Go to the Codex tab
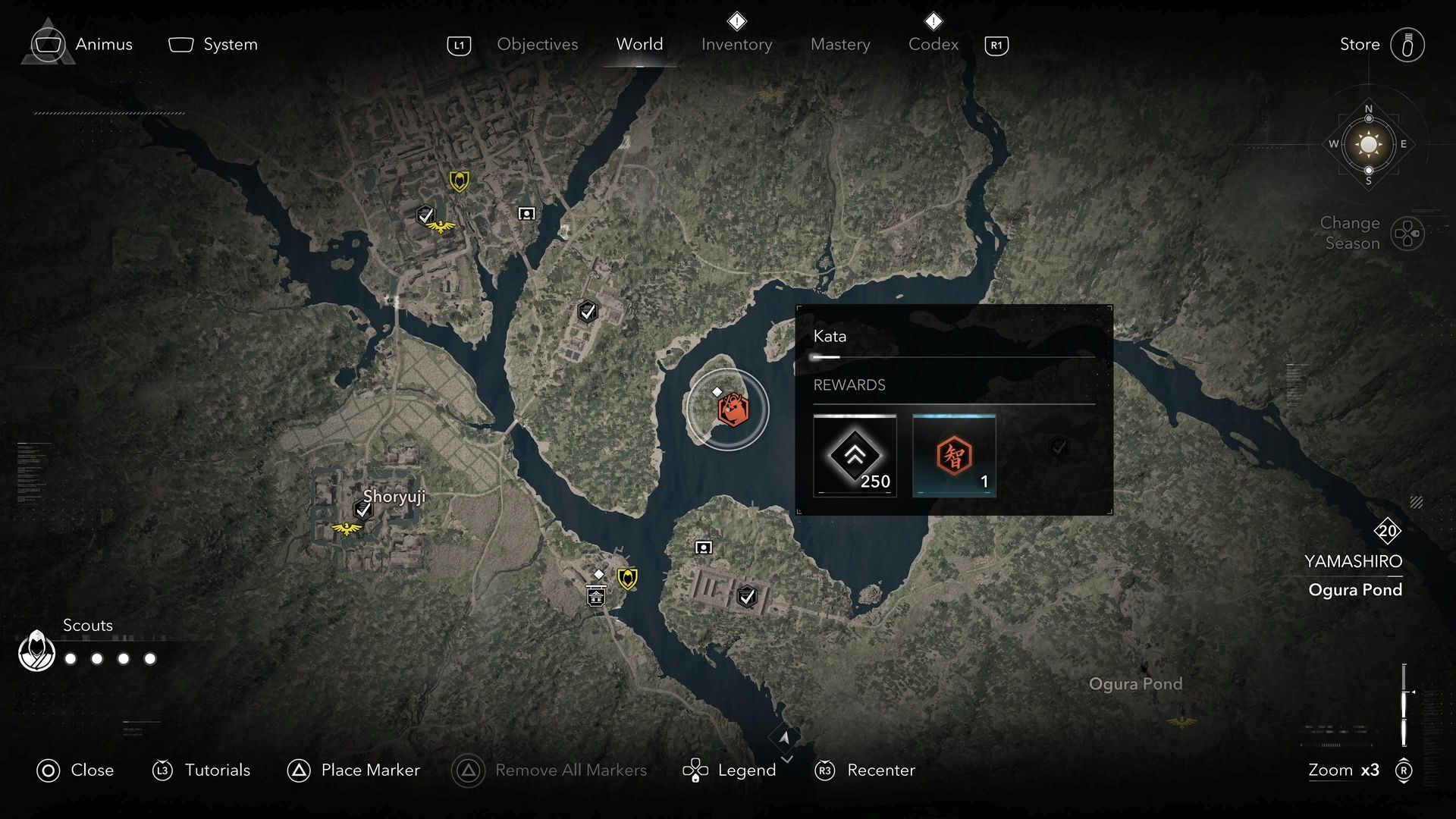Screen dimensions: 1456x819 tap(933, 45)
